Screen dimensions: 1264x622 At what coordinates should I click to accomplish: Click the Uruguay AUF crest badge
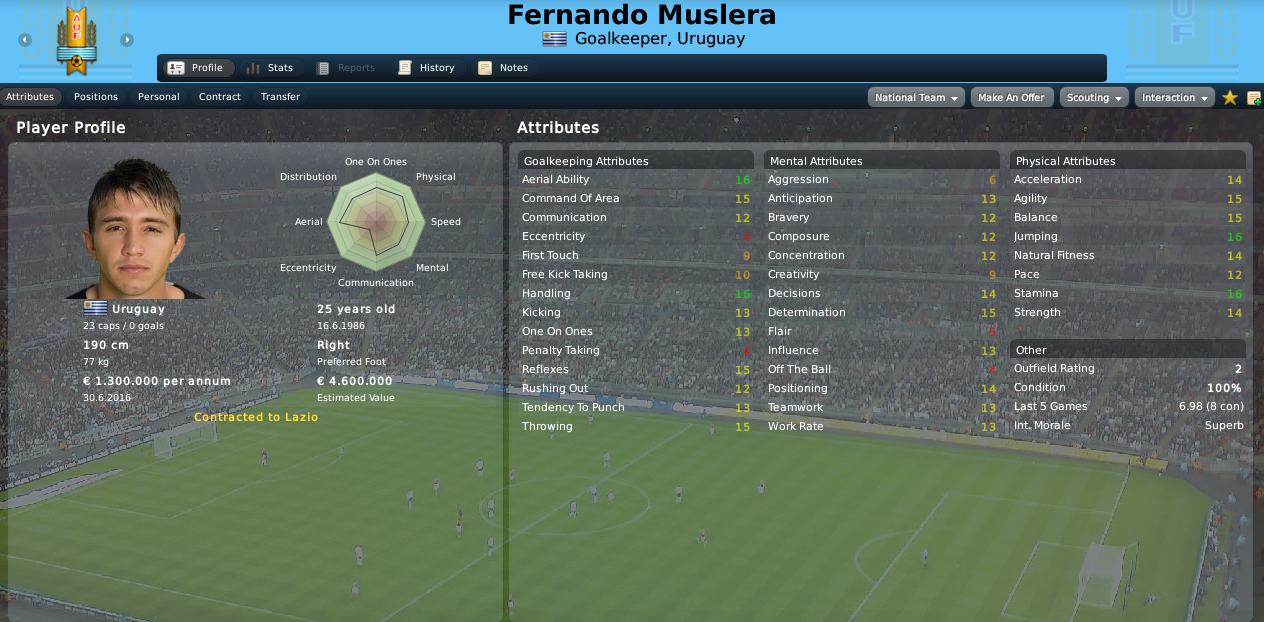tap(76, 40)
